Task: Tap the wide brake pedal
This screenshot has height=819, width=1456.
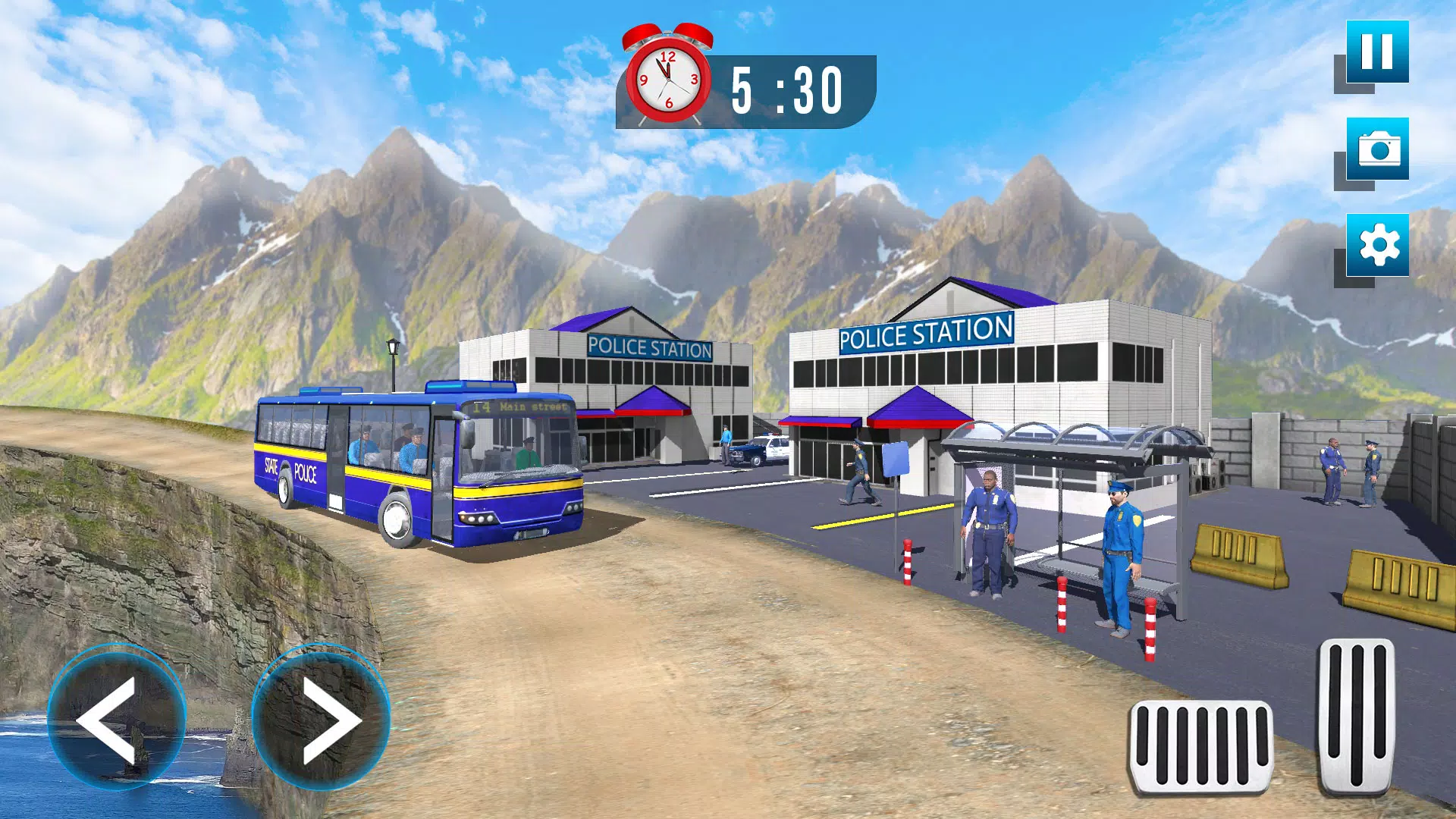Action: (x=1200, y=747)
